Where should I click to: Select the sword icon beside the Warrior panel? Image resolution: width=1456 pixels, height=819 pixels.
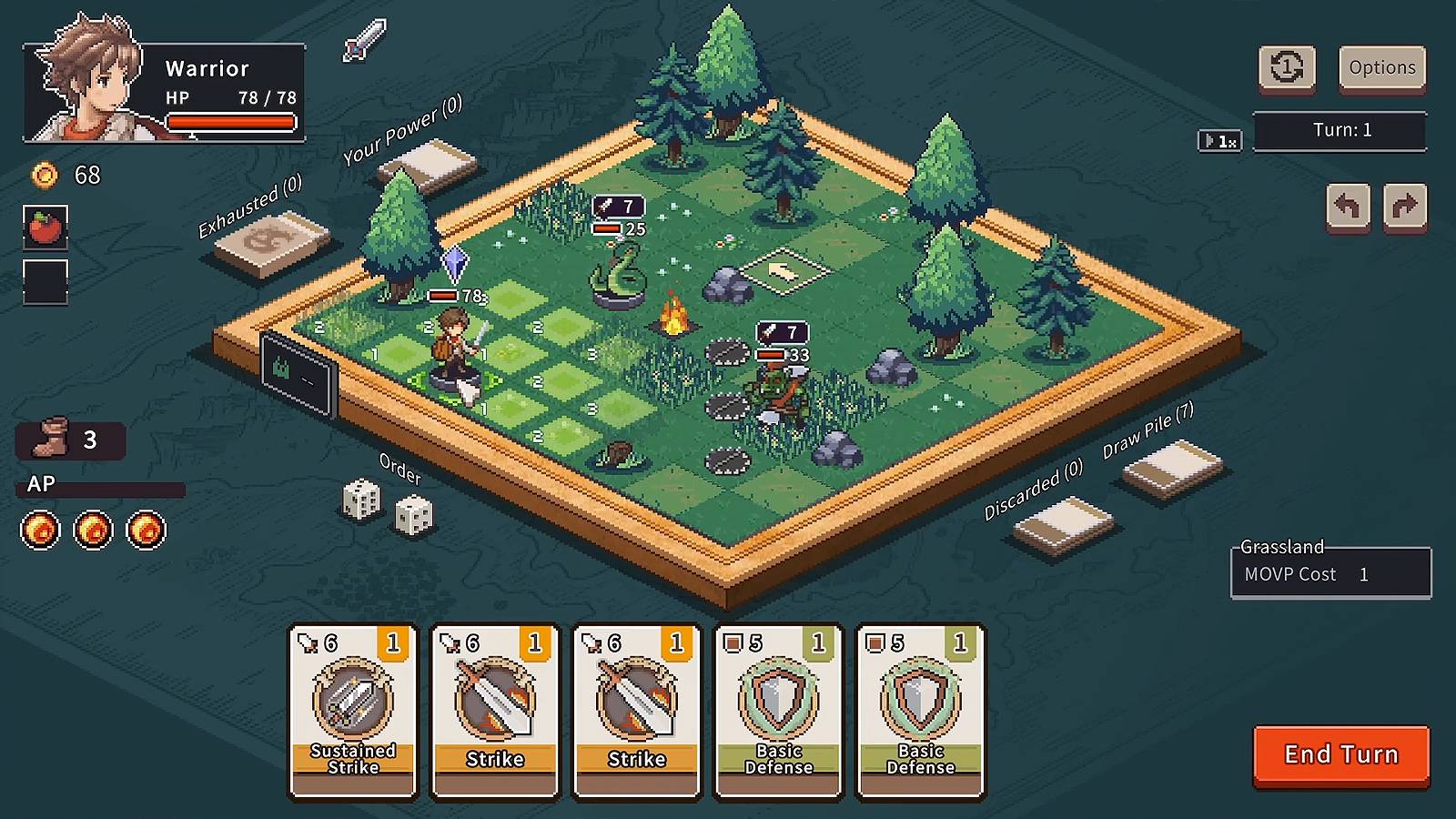click(365, 40)
